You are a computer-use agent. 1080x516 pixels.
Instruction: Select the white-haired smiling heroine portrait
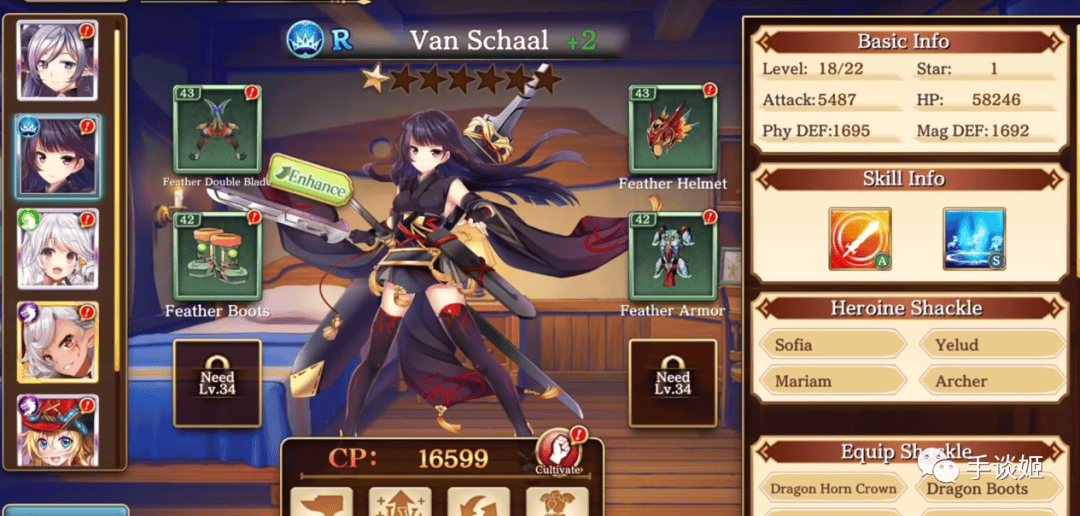point(57,249)
